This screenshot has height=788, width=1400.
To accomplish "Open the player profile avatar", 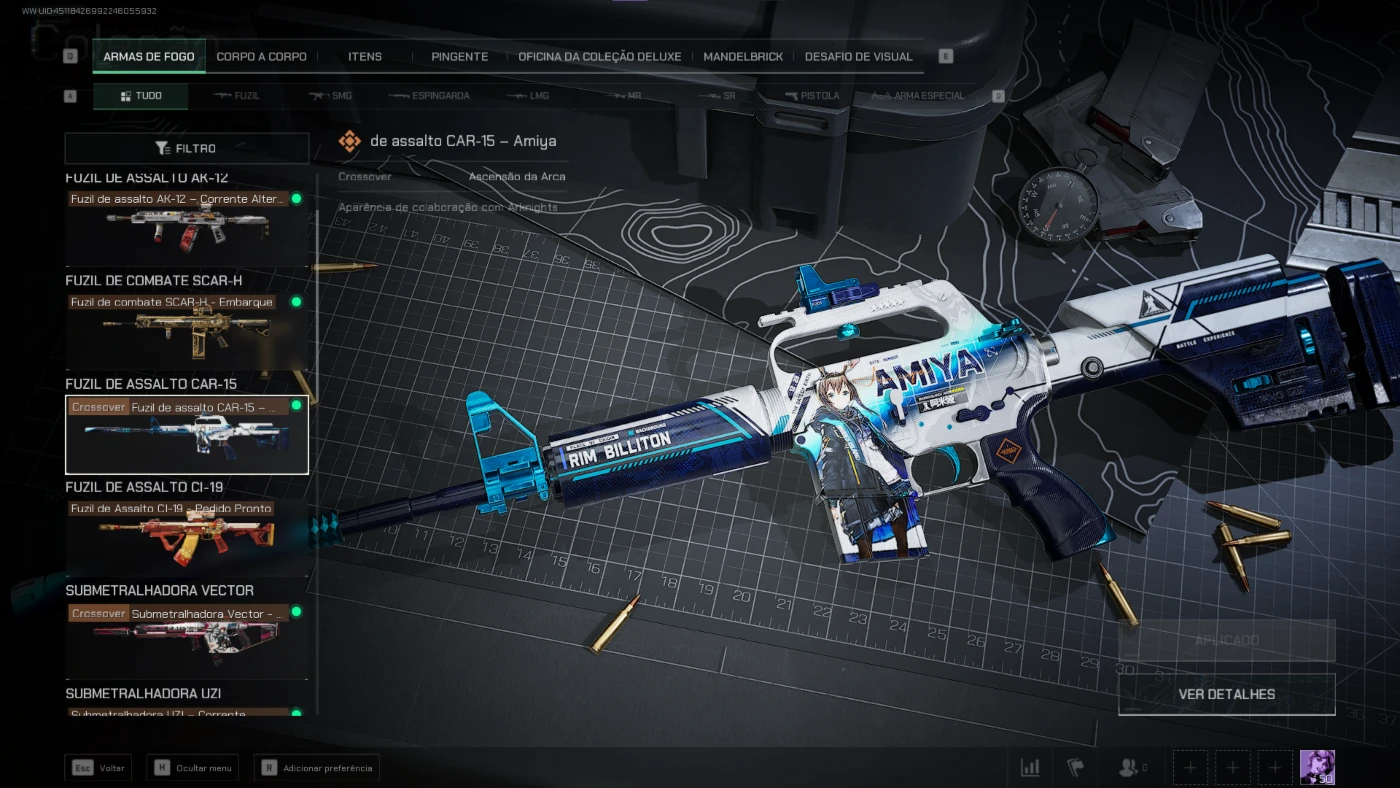I will pyautogui.click(x=1317, y=767).
